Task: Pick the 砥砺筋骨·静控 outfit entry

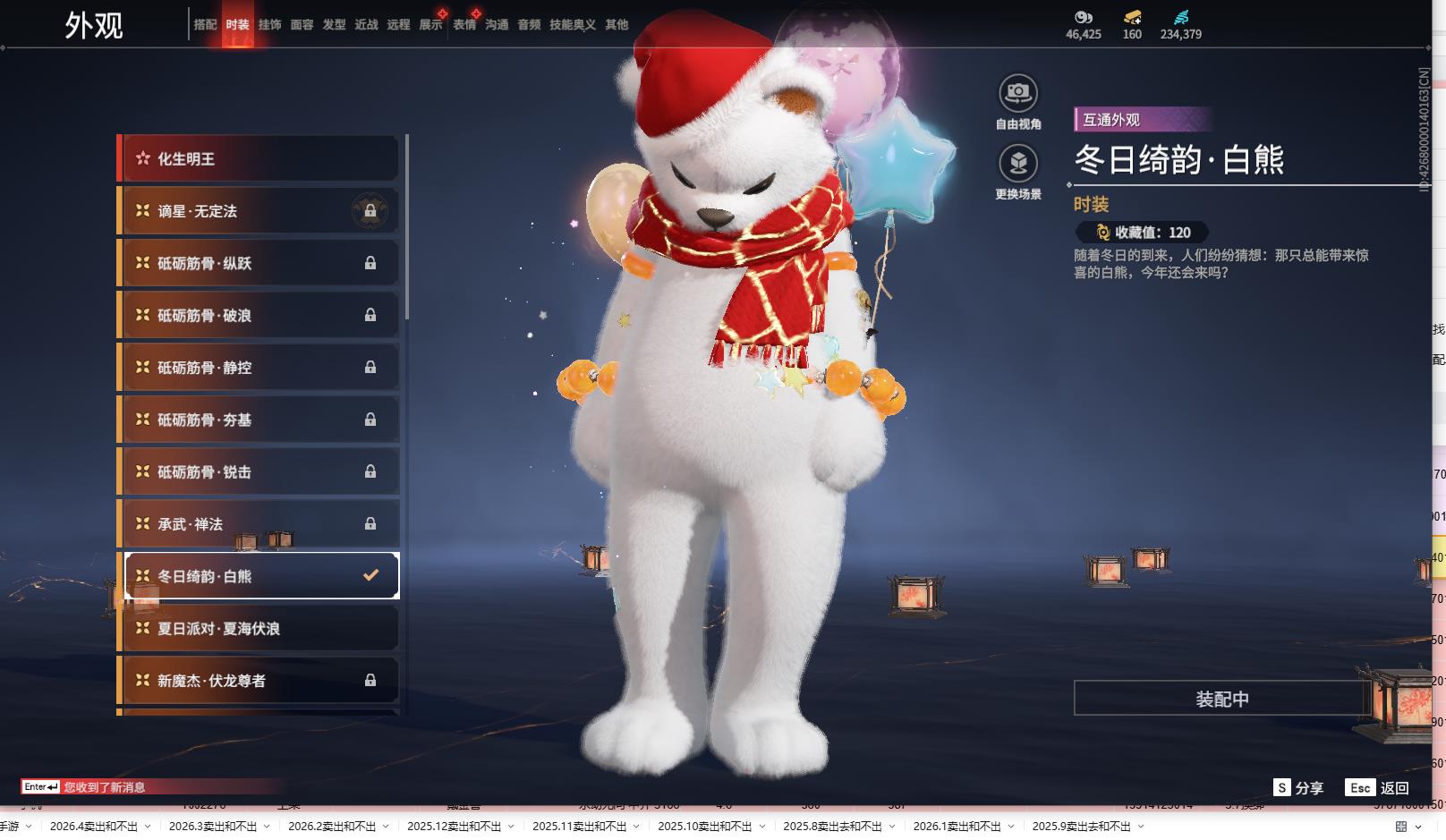Action: 258,368
